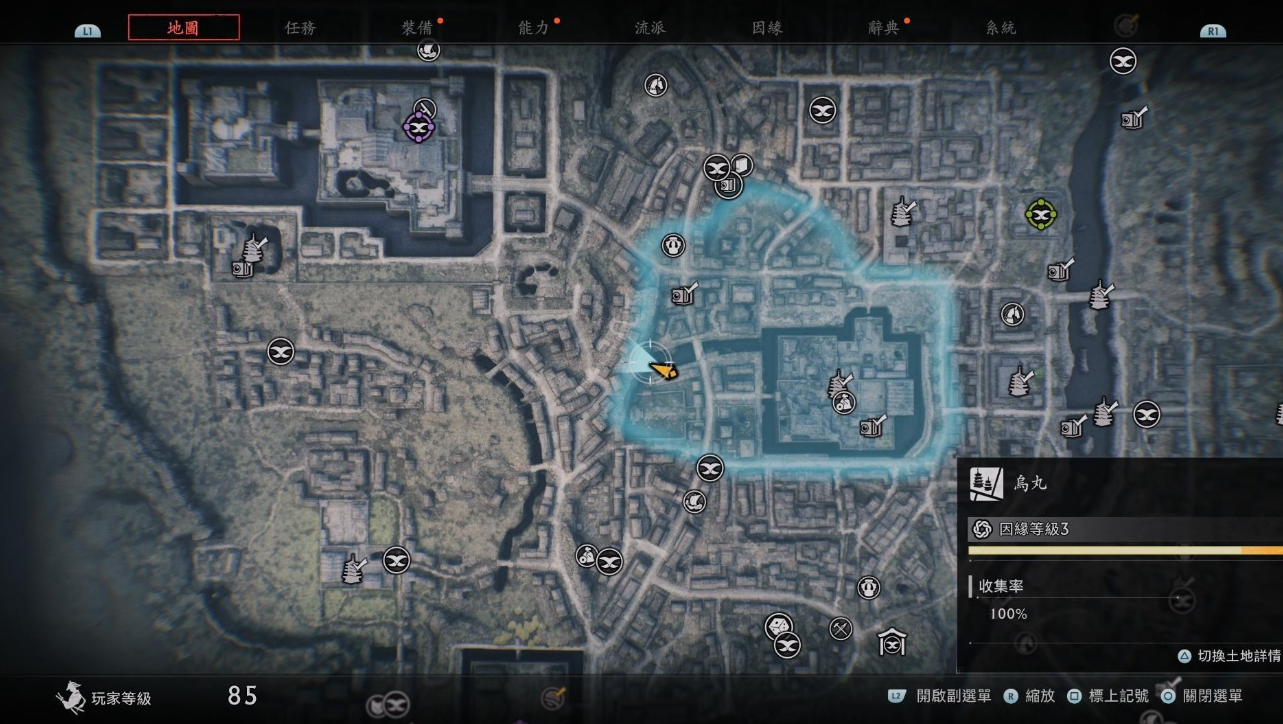Show the 流派 combat styles tab
Viewport: 1283px width, 724px height.
[x=650, y=27]
